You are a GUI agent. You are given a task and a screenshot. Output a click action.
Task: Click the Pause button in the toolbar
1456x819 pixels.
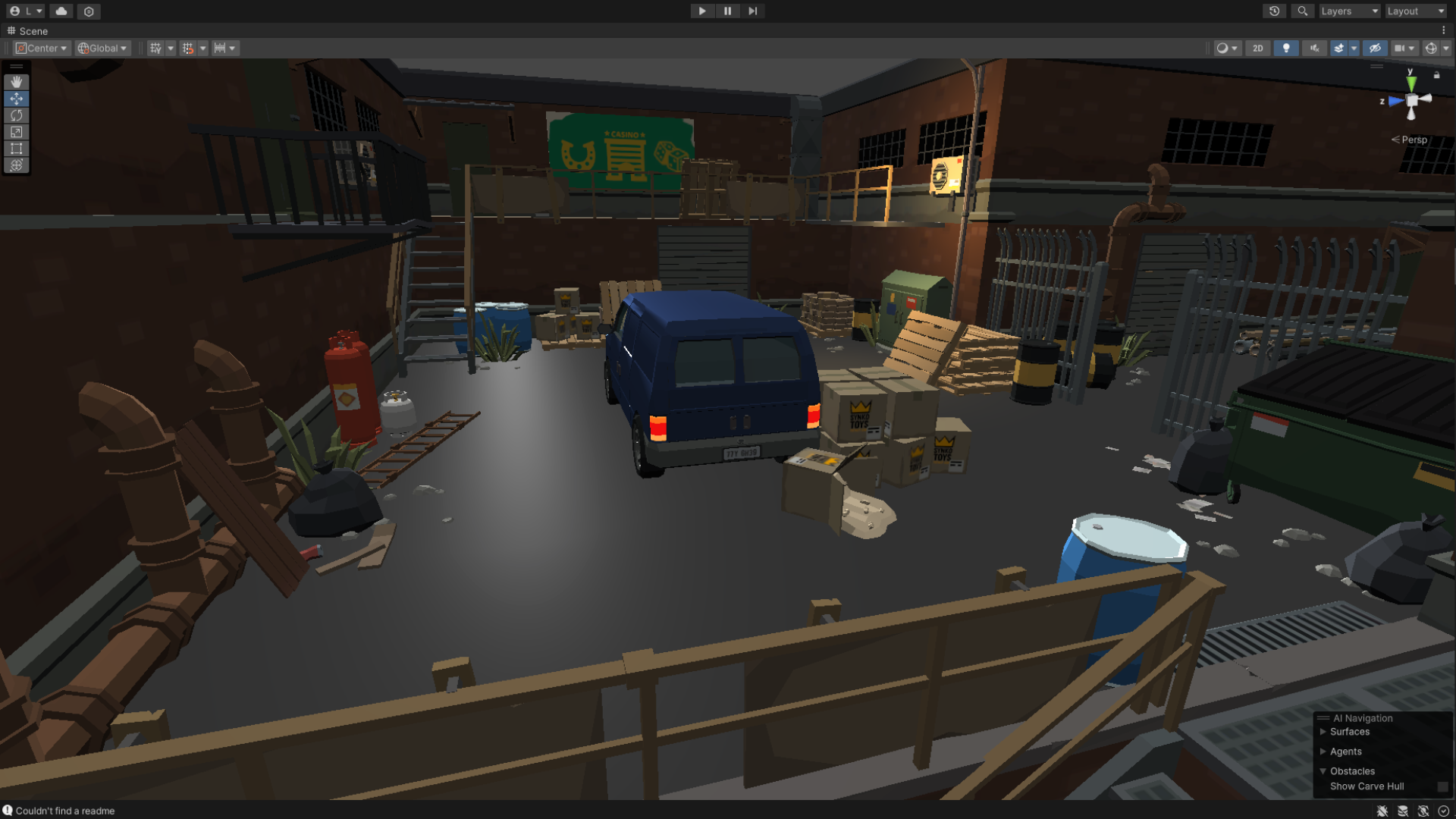(x=727, y=11)
